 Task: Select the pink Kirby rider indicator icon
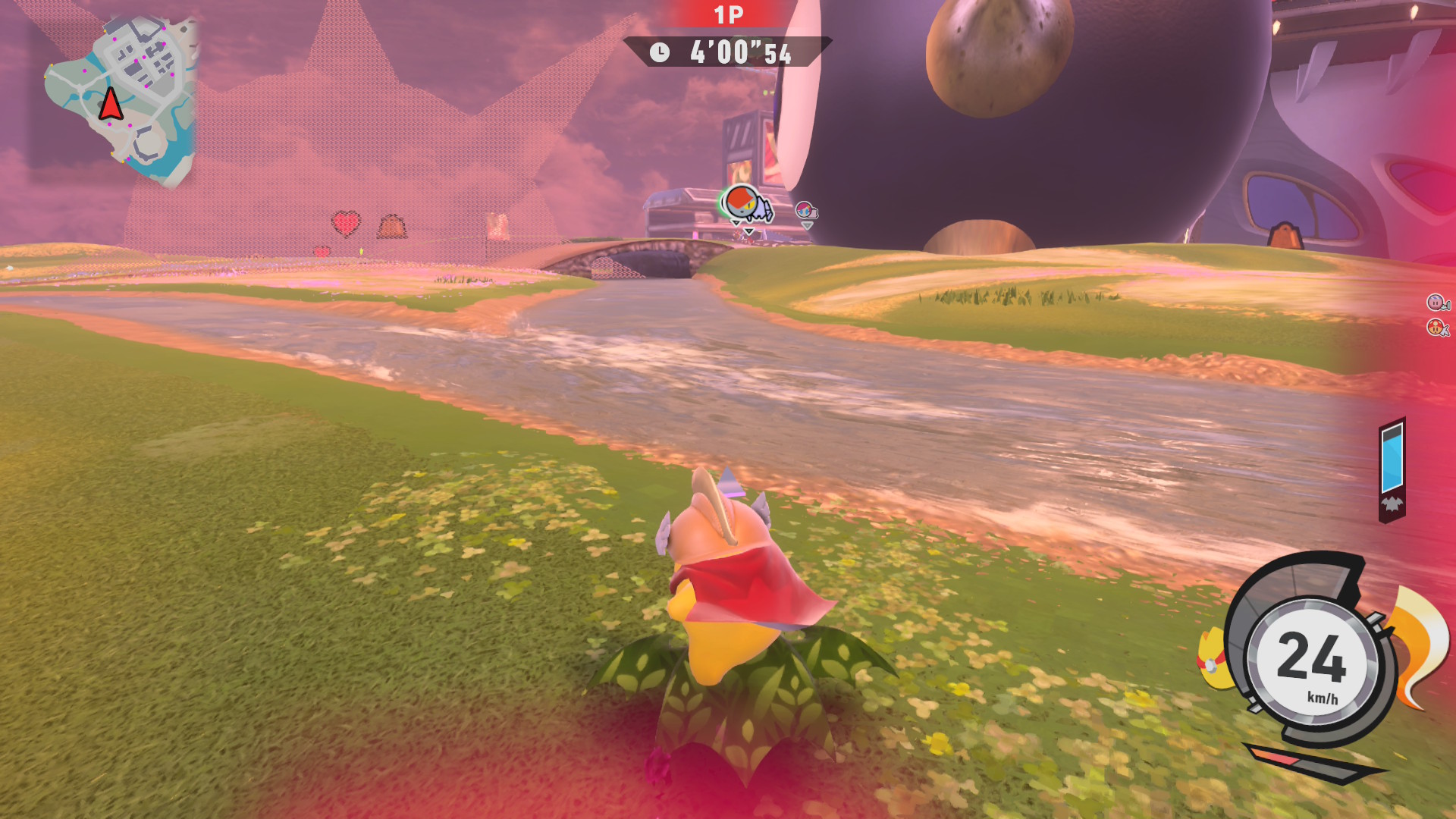pos(1436,303)
